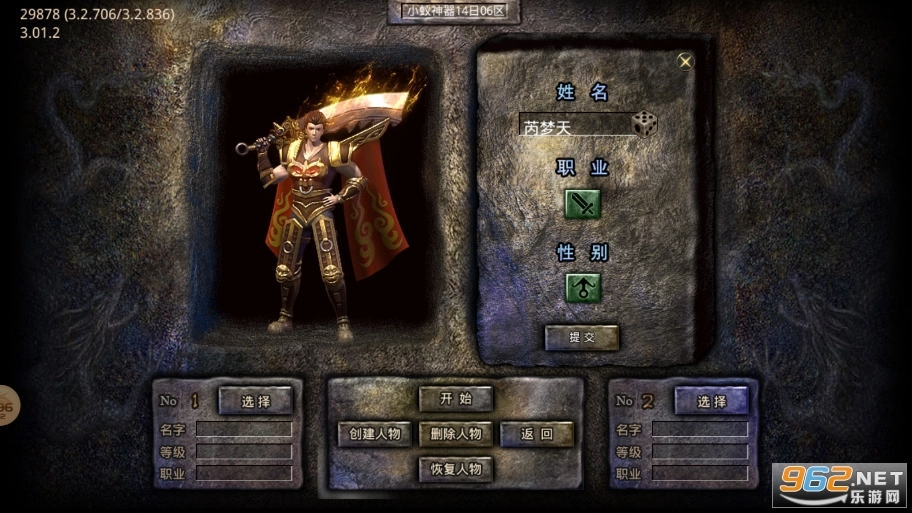The height and width of the screenshot is (513, 912).
Task: Start the game with 开始
Action: click(456, 398)
